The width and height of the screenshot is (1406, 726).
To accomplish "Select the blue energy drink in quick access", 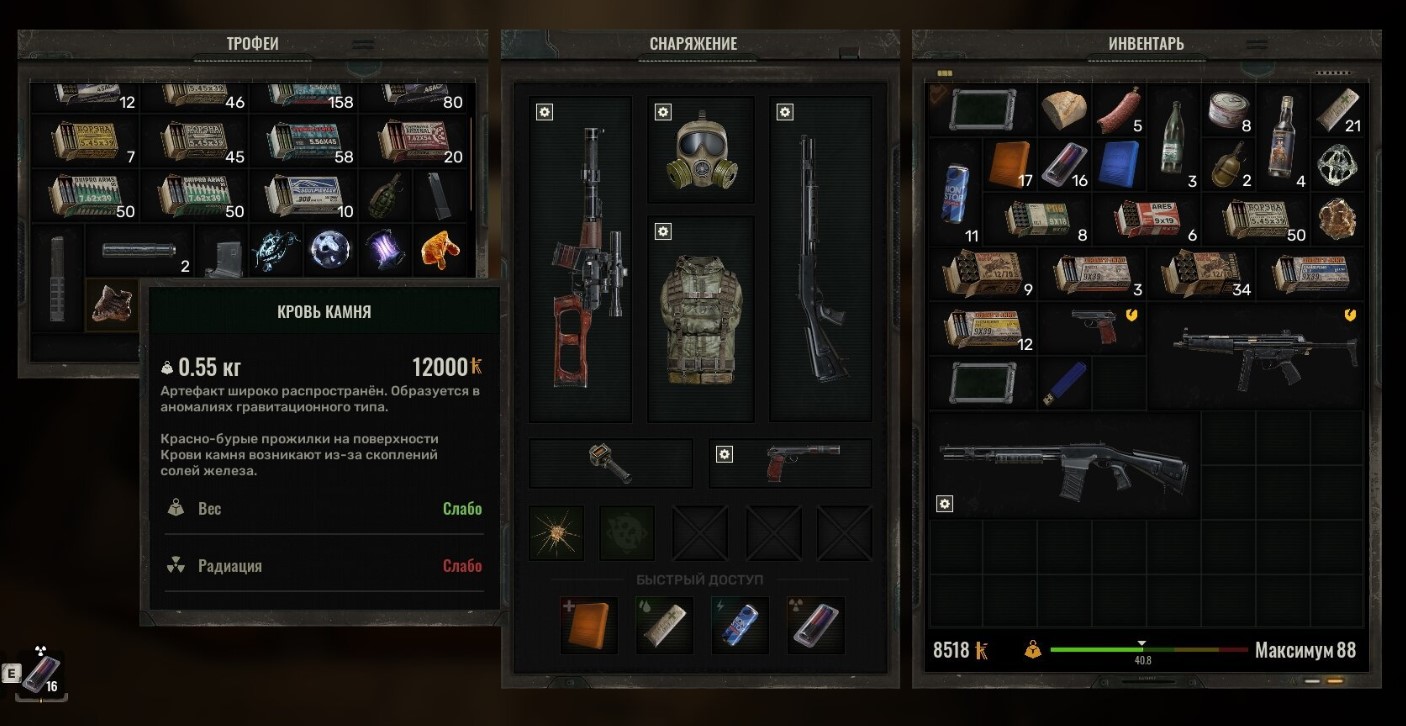I will click(739, 625).
